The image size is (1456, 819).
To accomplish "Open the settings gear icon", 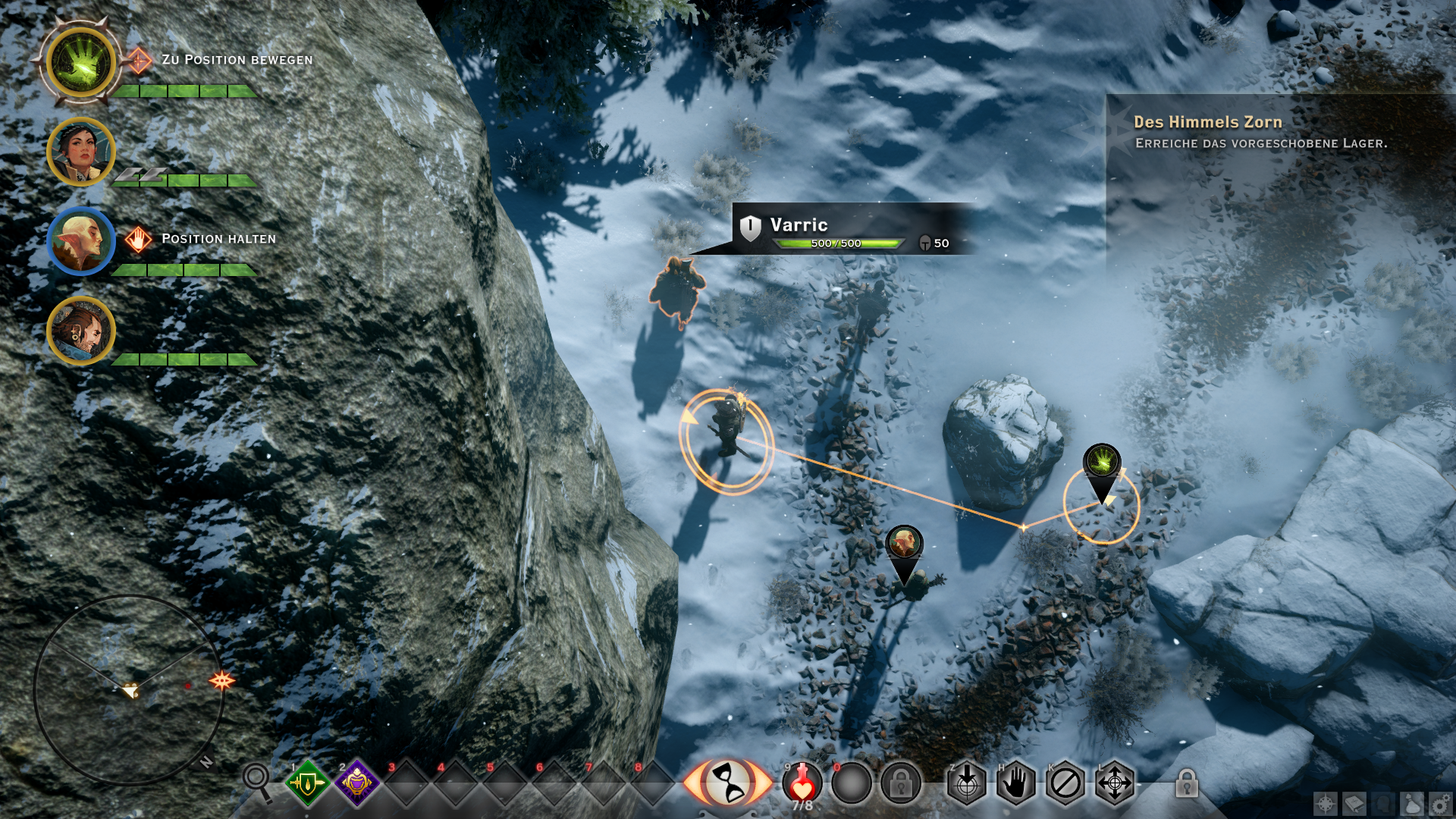I will coord(1440,804).
